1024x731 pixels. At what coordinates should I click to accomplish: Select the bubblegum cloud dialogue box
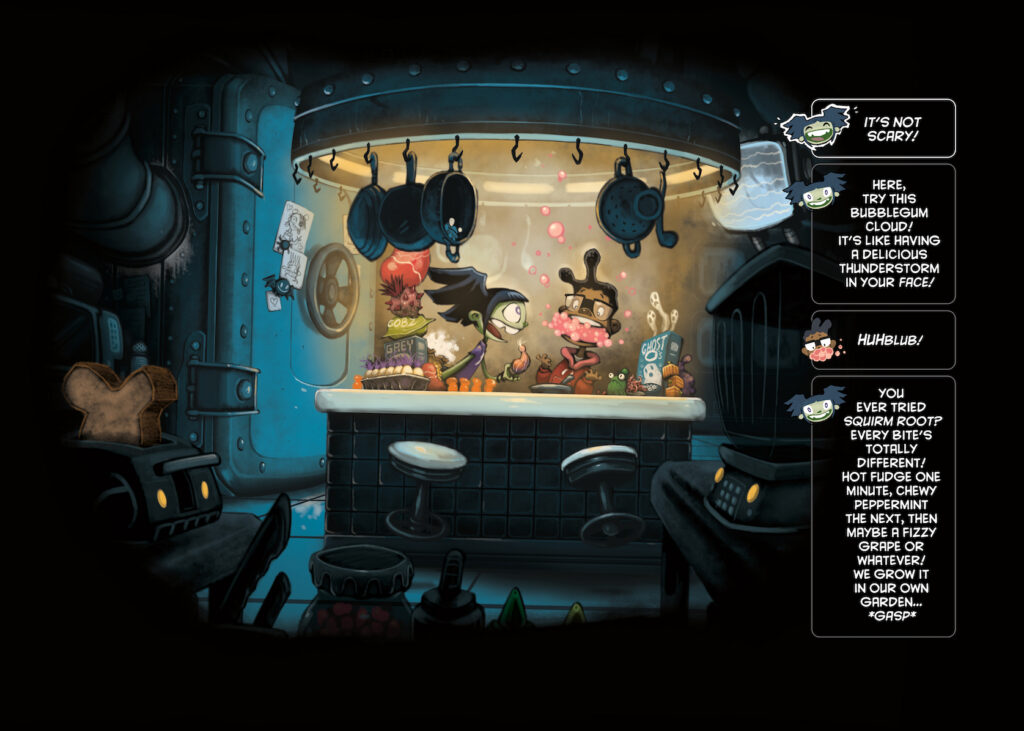click(x=883, y=234)
